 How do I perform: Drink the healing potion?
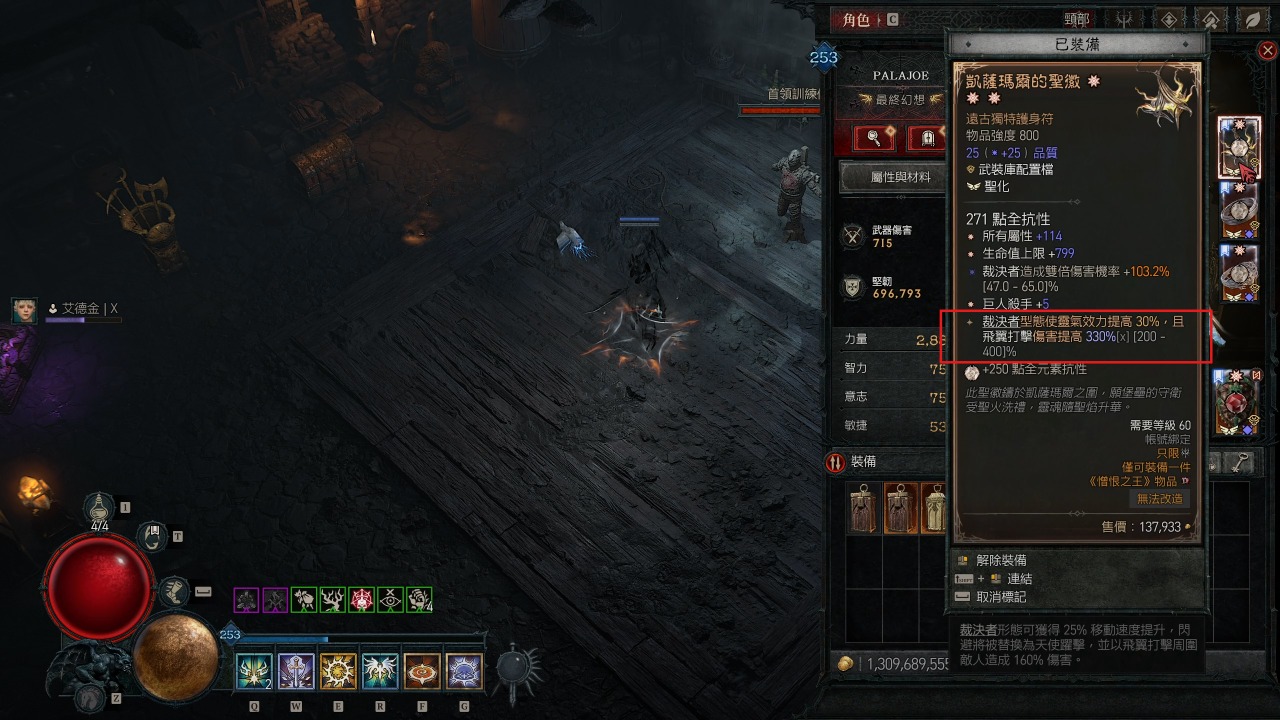100,508
